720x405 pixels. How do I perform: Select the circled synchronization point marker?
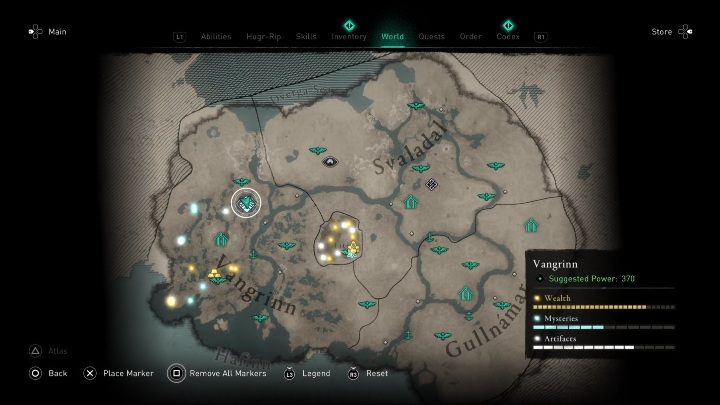[246, 204]
